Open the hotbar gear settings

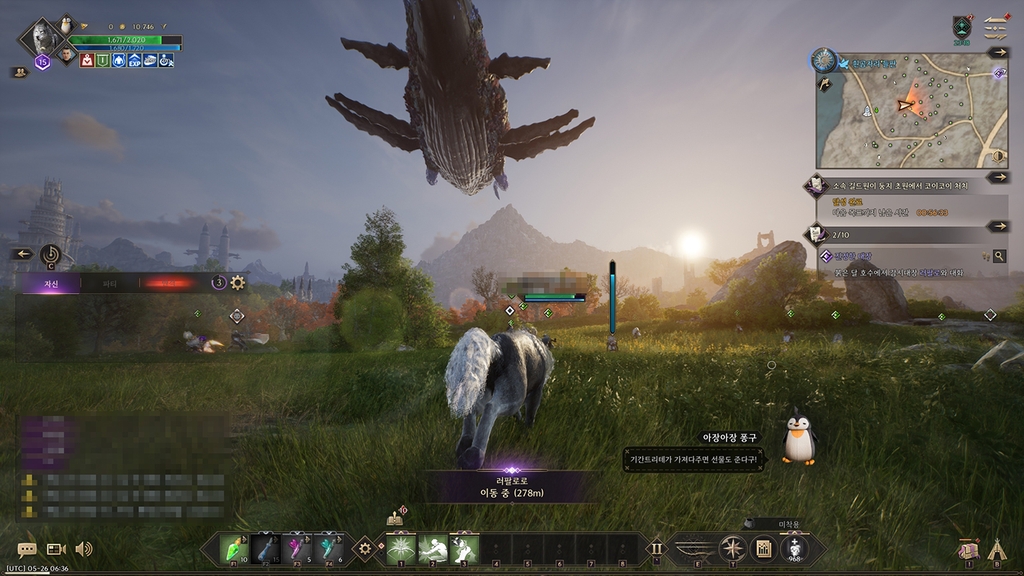coord(365,548)
